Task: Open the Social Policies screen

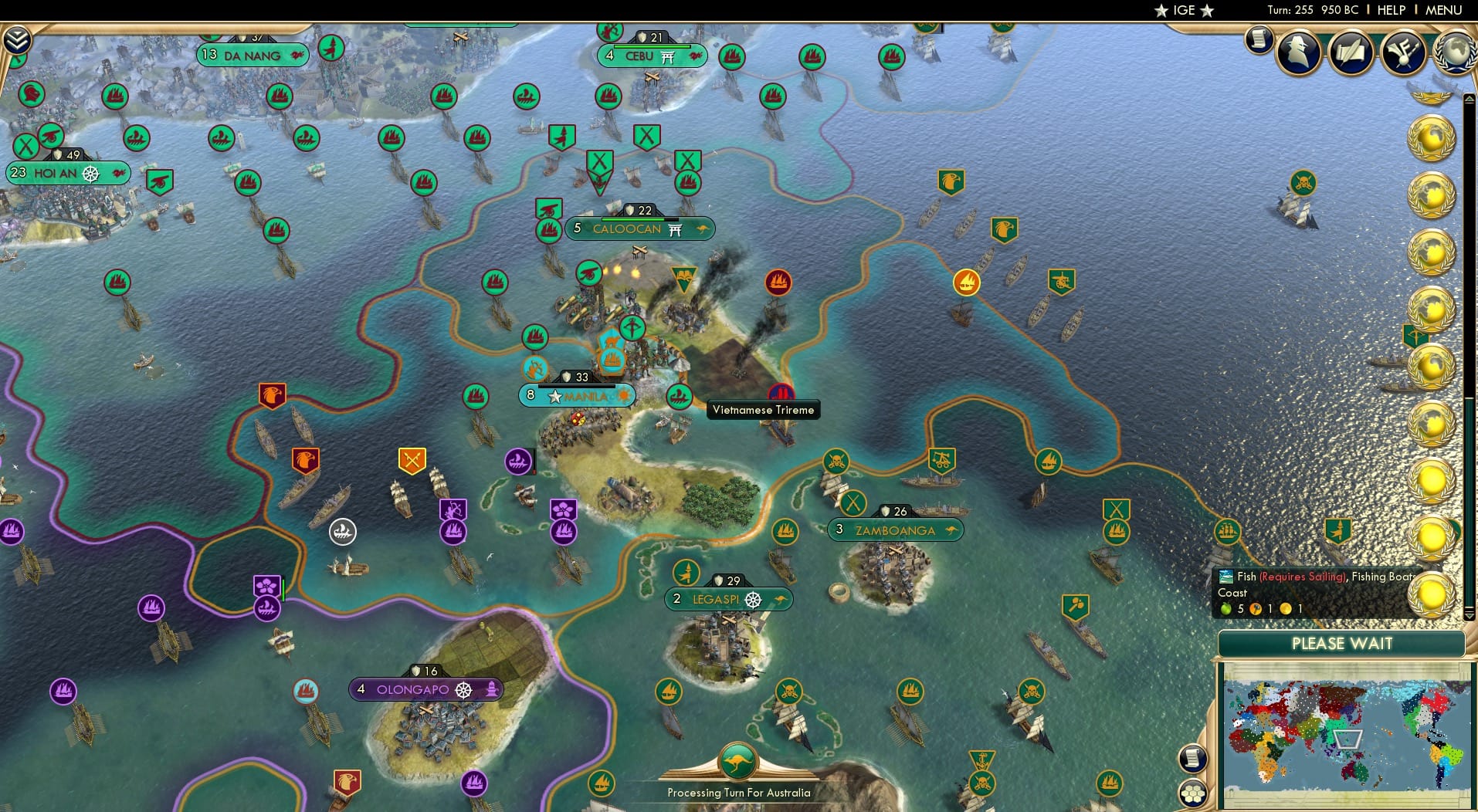Action: 1351,52
